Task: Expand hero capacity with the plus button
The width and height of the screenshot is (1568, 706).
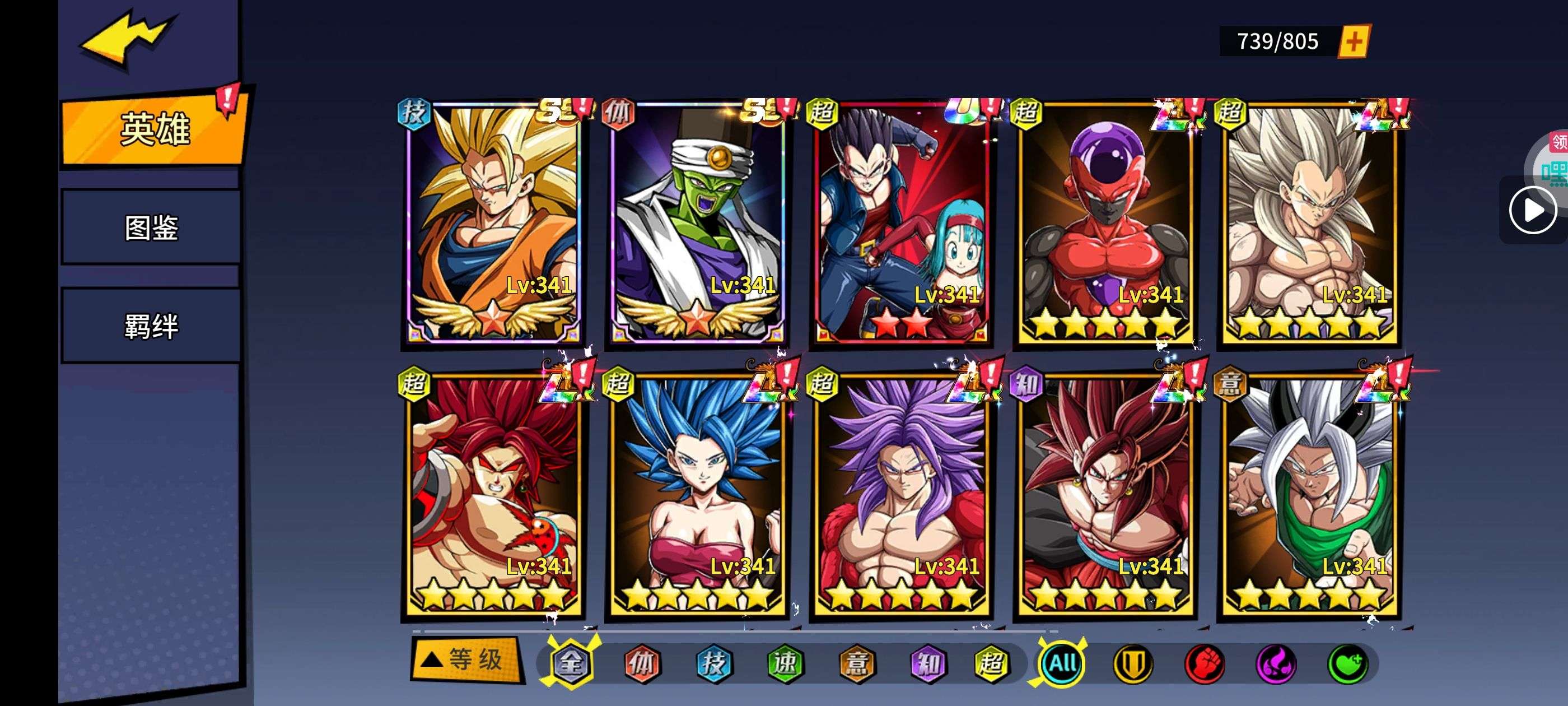Action: pyautogui.click(x=1354, y=41)
